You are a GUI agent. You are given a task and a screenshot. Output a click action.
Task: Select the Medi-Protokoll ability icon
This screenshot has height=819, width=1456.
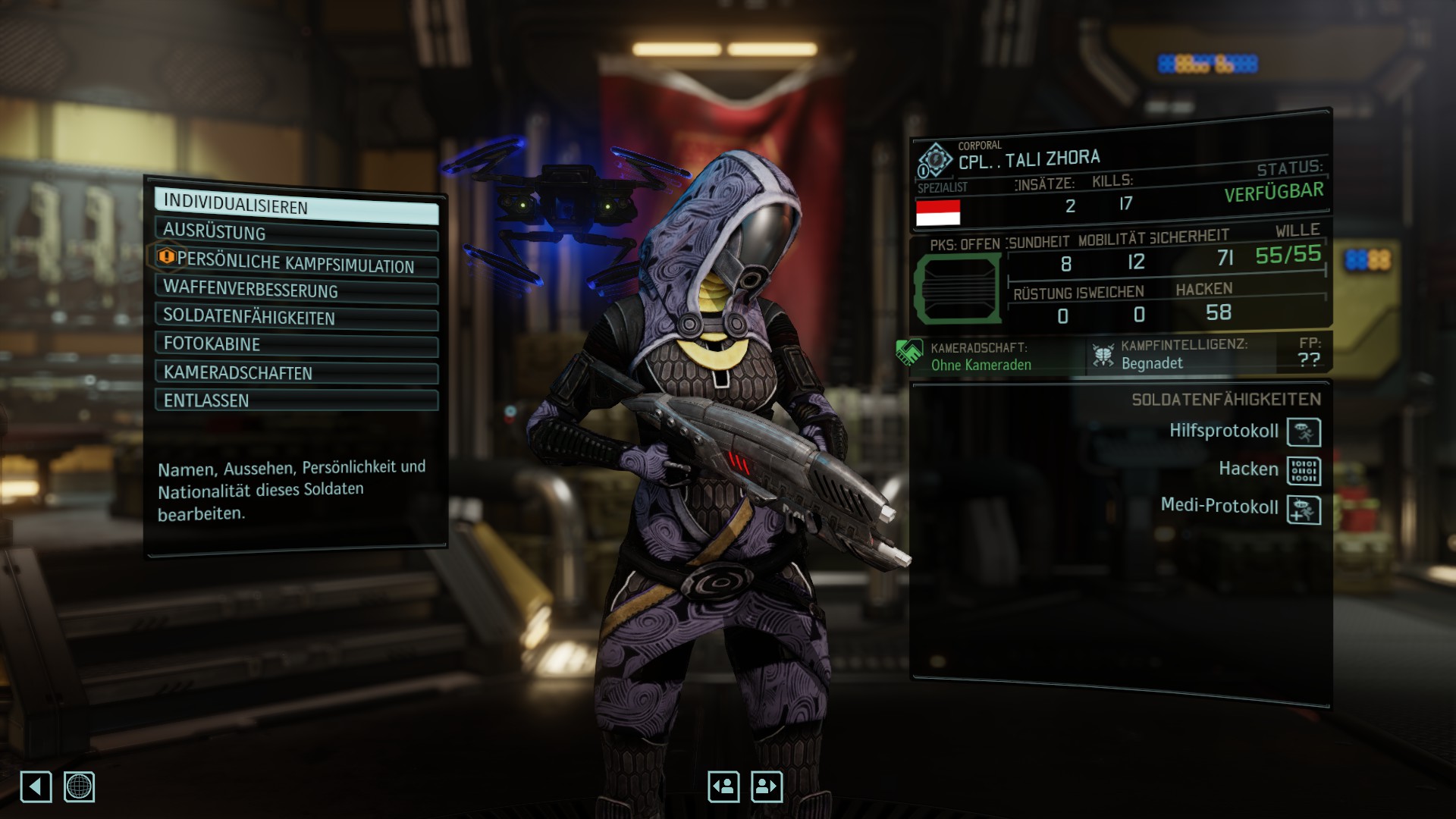(x=1304, y=510)
